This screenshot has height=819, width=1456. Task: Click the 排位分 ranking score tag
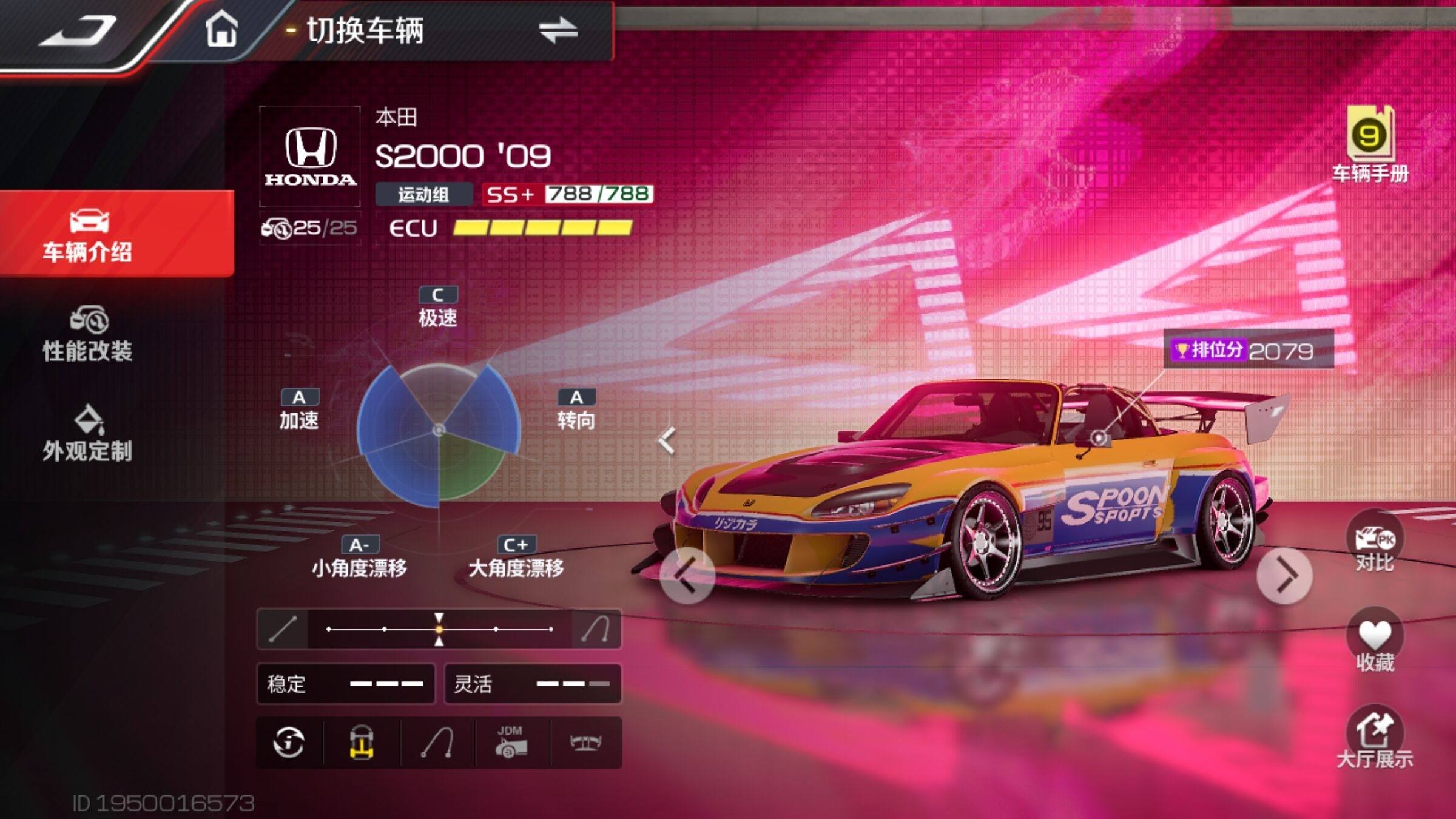(x=1247, y=350)
